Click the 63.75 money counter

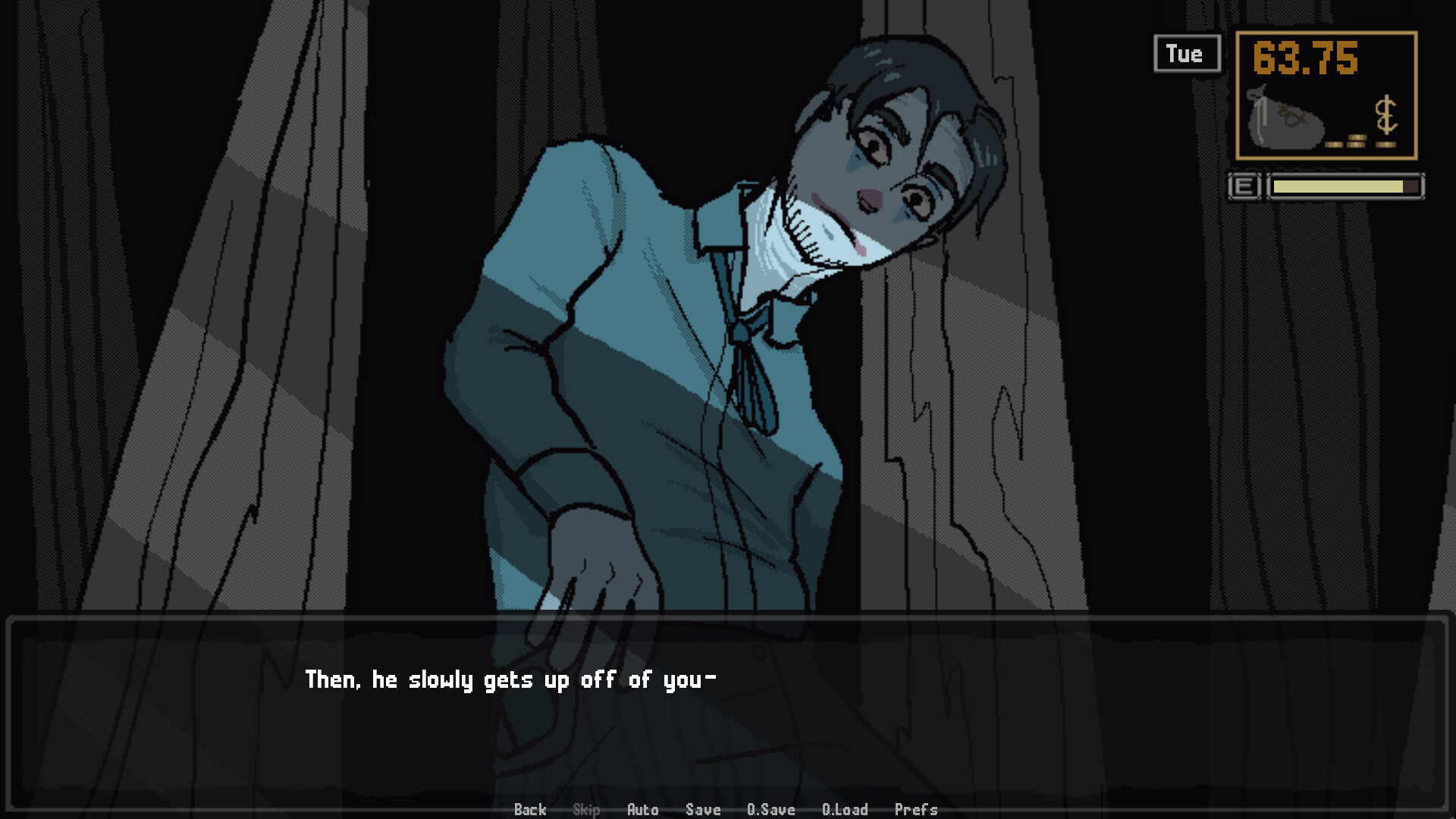coord(1306,57)
